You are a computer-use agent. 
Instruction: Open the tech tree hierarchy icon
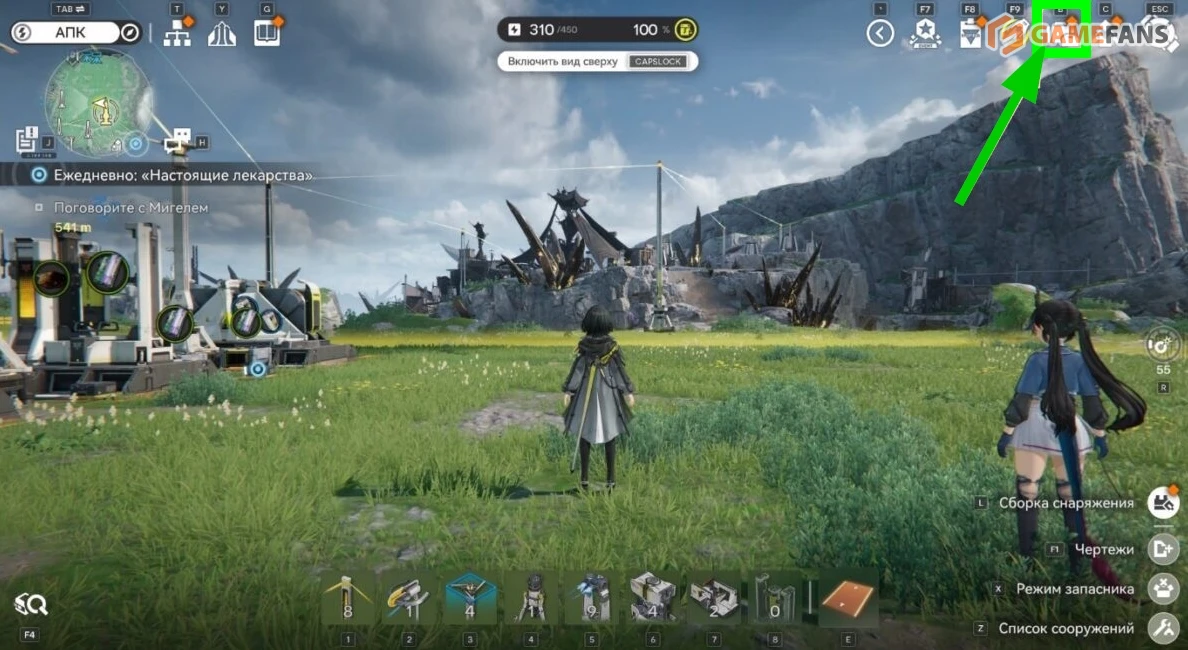[x=177, y=34]
